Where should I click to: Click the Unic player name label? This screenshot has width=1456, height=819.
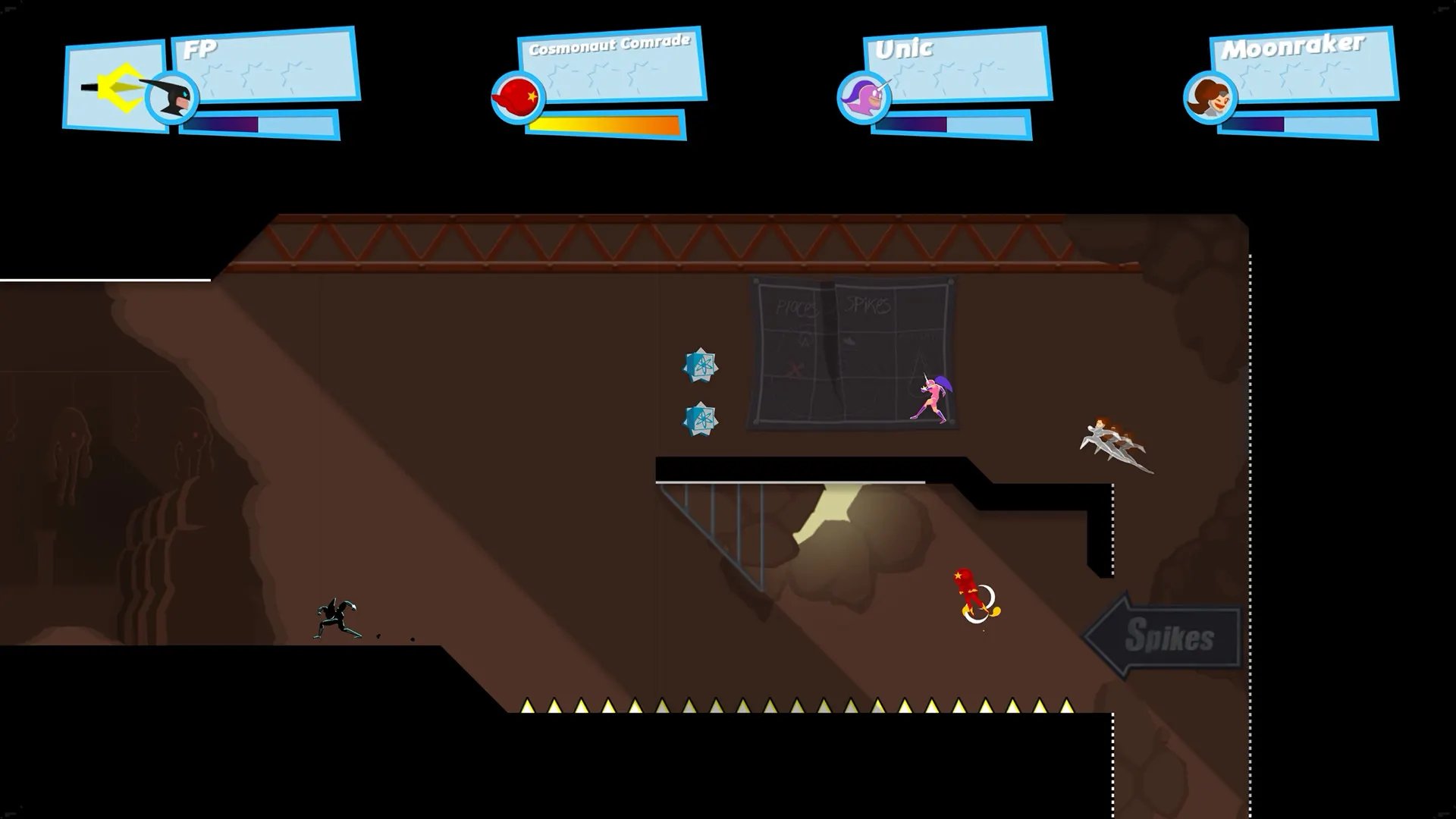[902, 49]
